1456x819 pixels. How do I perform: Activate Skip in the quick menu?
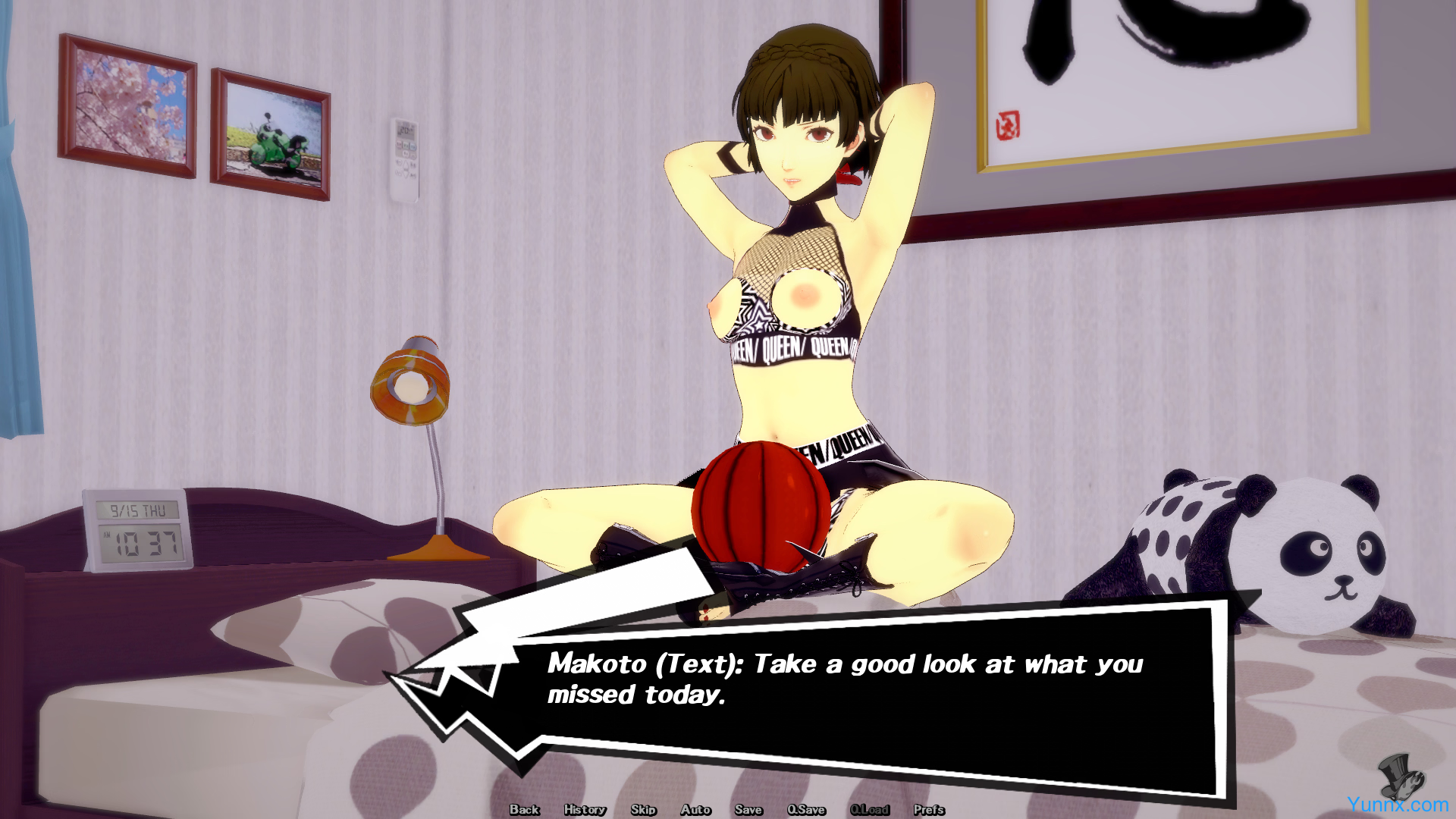point(643,810)
